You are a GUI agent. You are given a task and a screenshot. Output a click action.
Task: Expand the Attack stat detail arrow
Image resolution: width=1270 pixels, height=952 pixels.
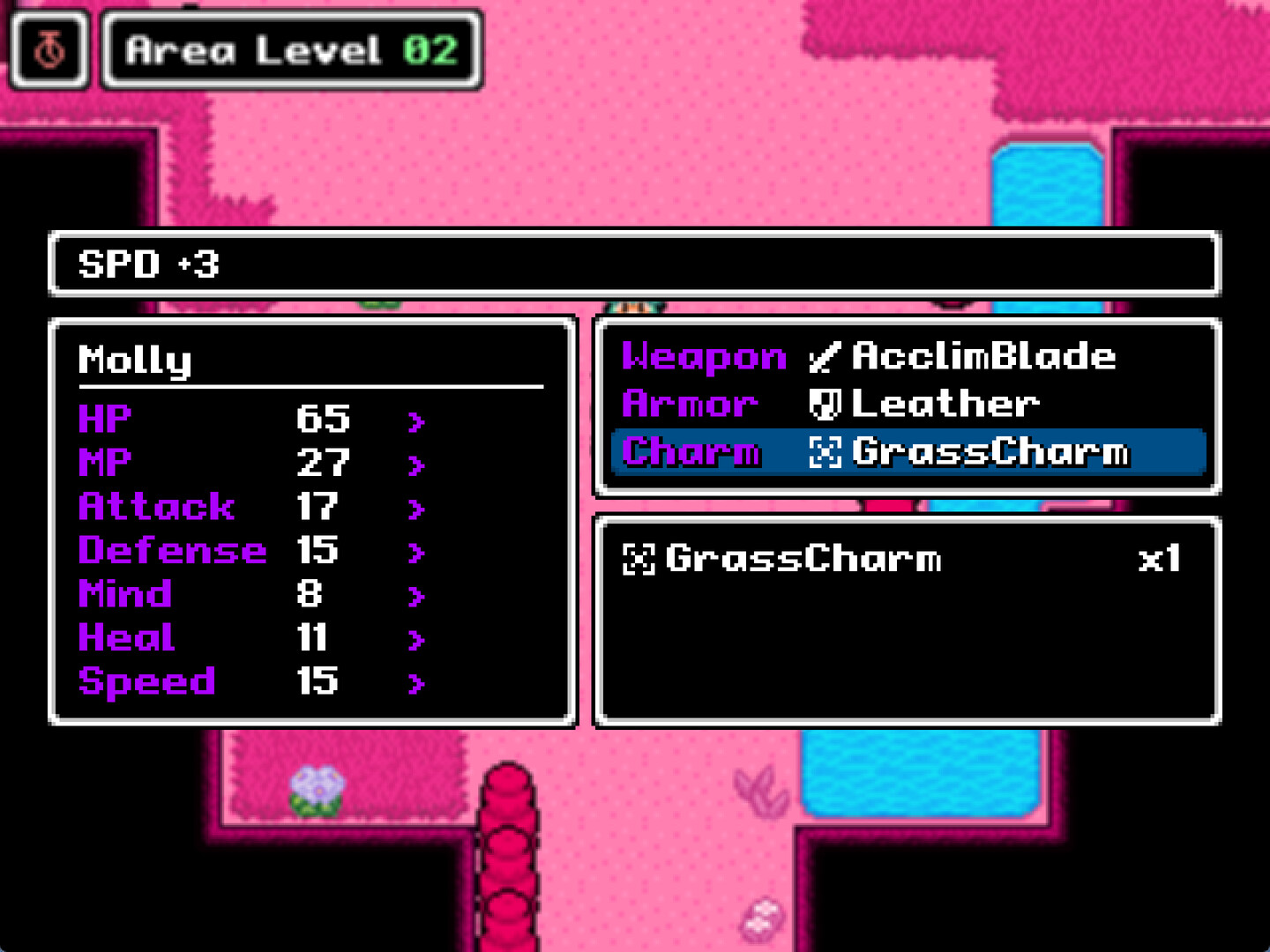pos(415,509)
